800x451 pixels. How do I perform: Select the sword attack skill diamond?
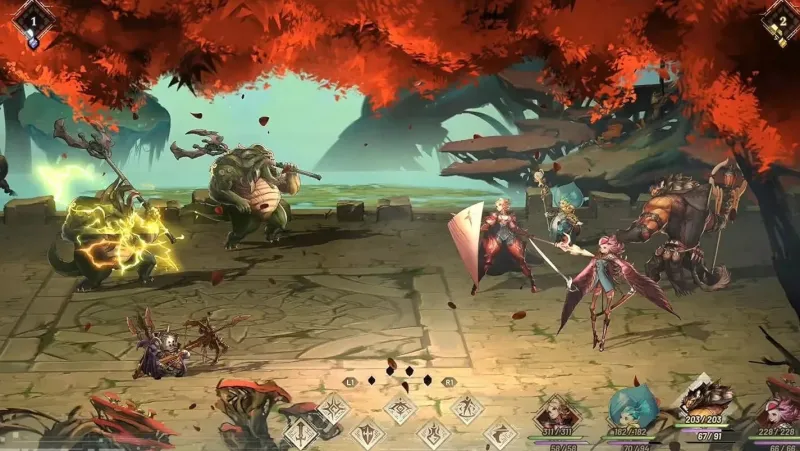click(302, 433)
